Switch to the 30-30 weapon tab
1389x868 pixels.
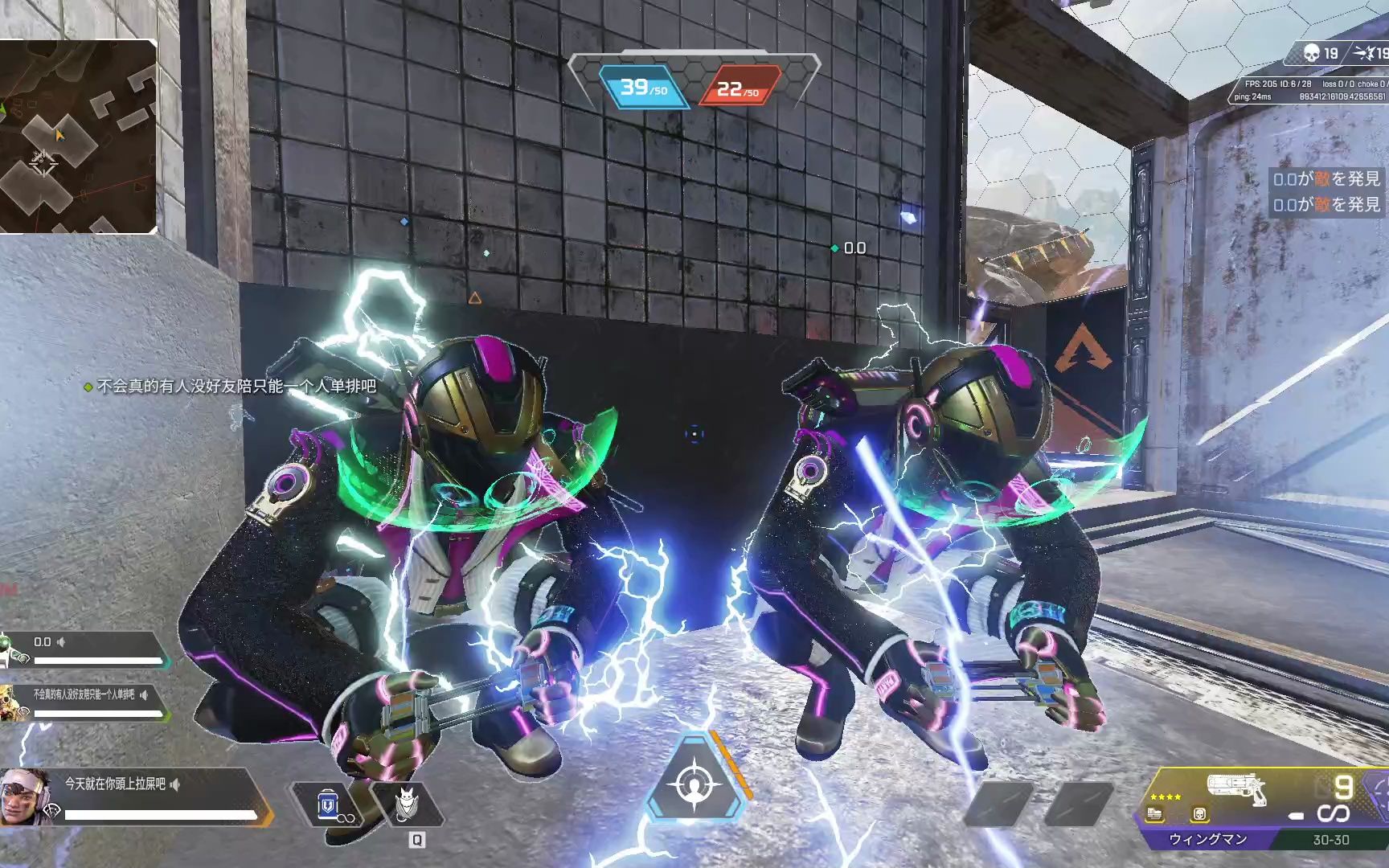point(1330,840)
